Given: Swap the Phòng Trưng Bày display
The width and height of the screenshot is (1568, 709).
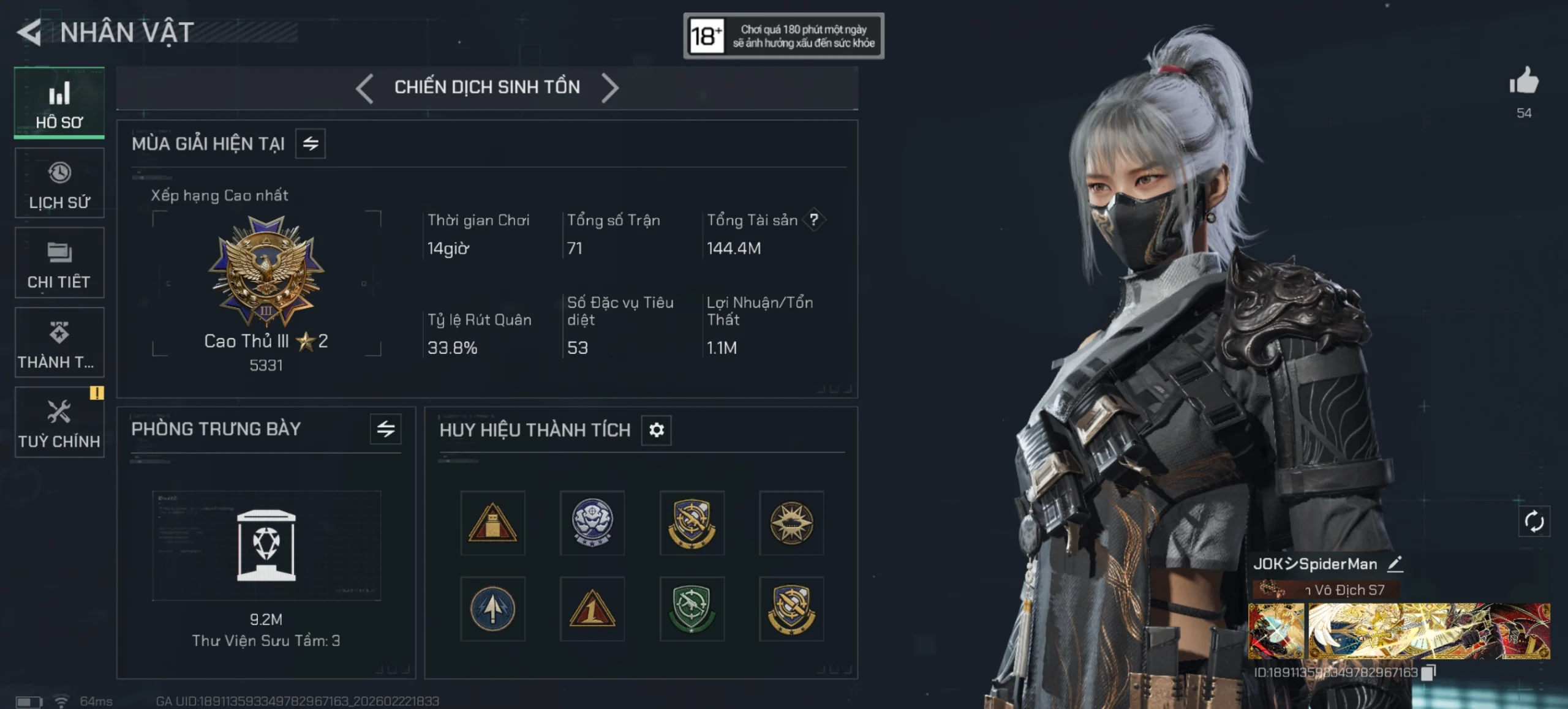Looking at the screenshot, I should pyautogui.click(x=385, y=429).
